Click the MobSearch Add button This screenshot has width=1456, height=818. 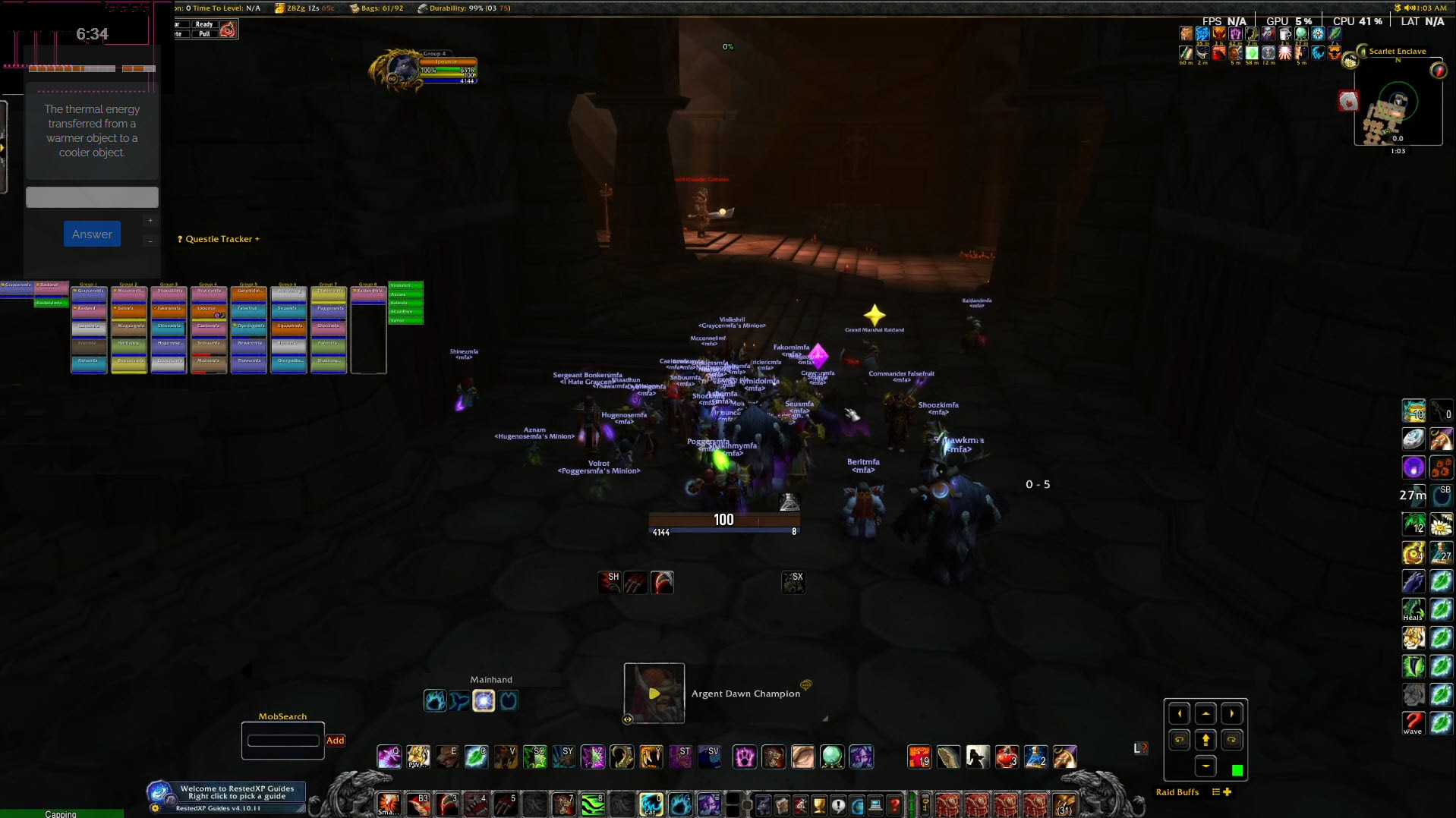tap(335, 741)
